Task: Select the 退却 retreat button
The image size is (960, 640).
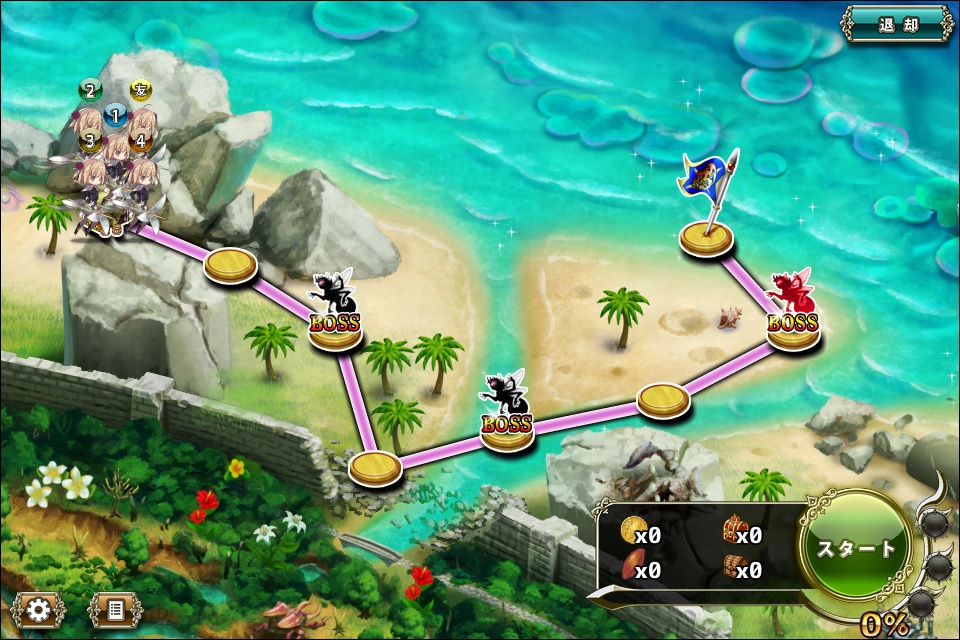Action: tap(897, 24)
